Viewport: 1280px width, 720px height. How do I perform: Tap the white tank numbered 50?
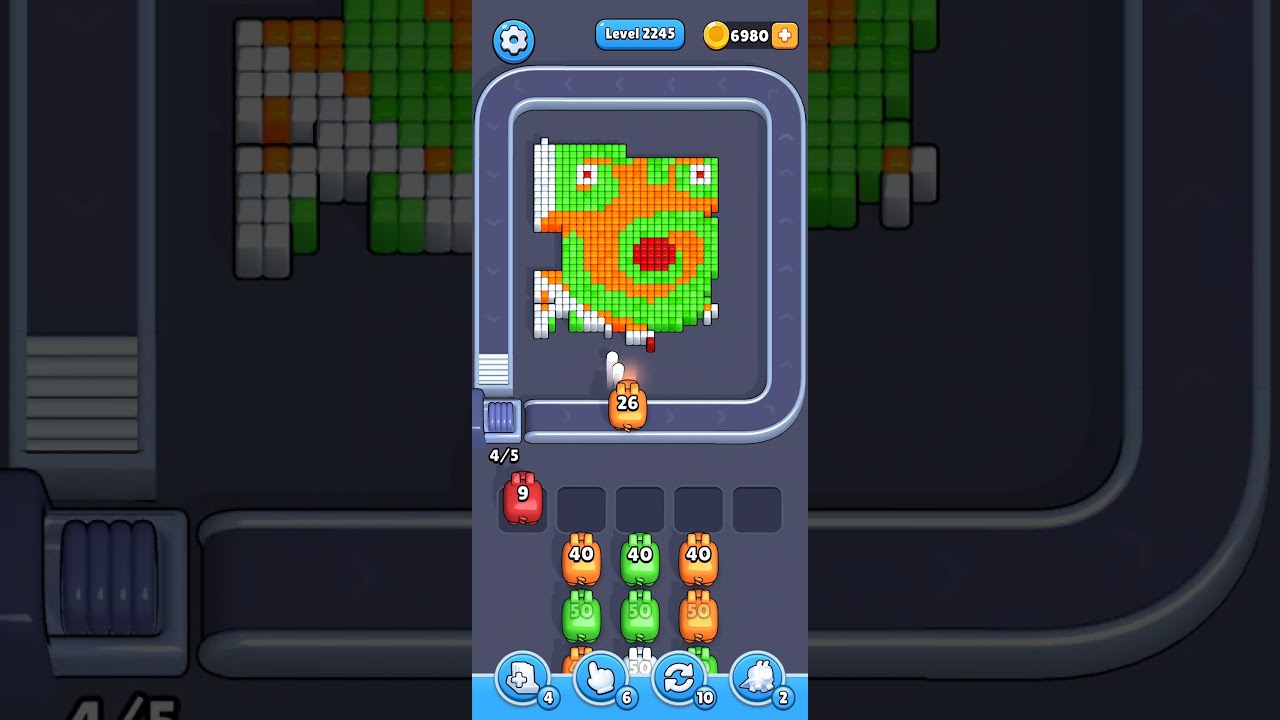[638, 663]
